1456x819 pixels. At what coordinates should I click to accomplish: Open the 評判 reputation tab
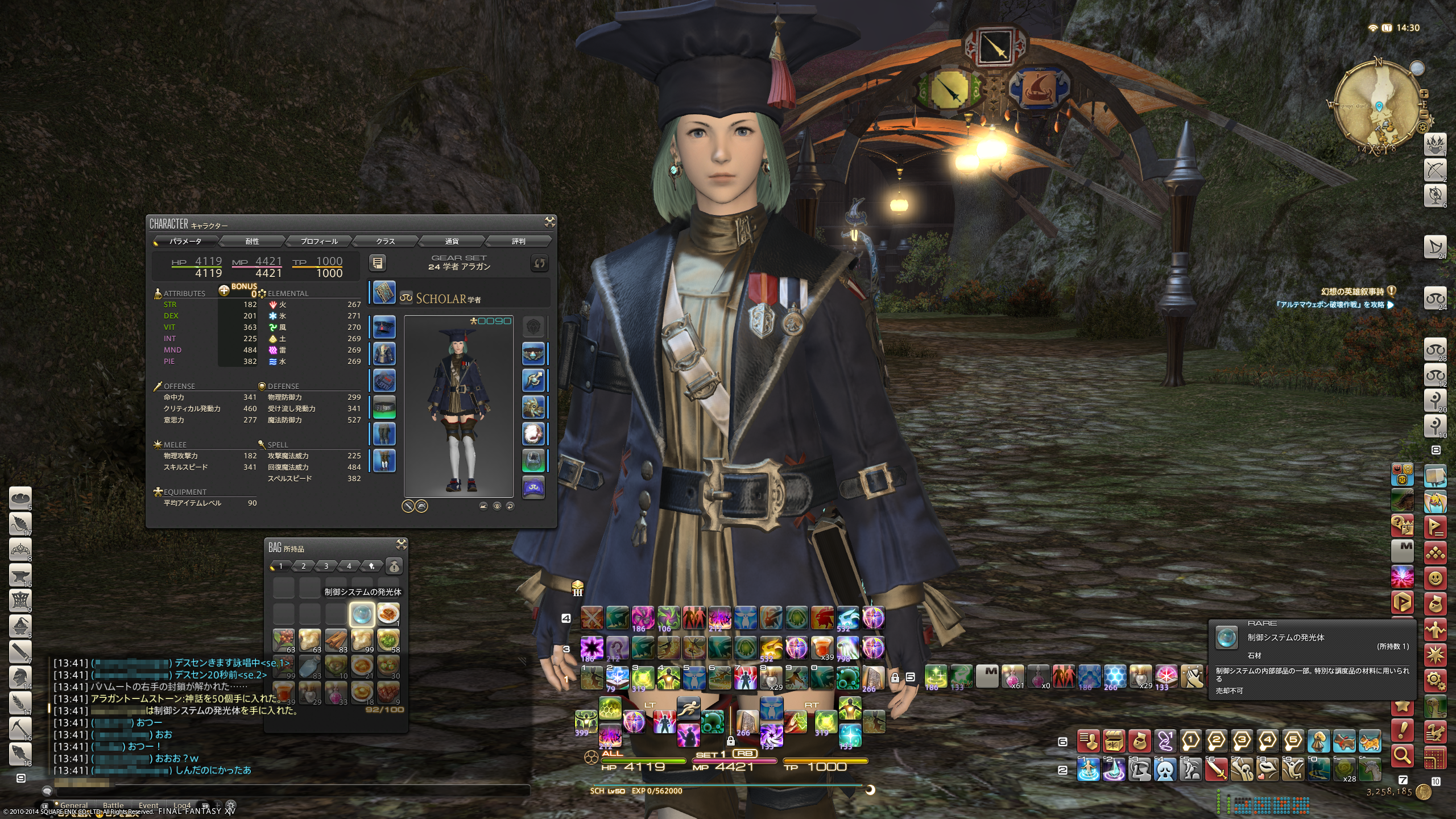coord(518,241)
